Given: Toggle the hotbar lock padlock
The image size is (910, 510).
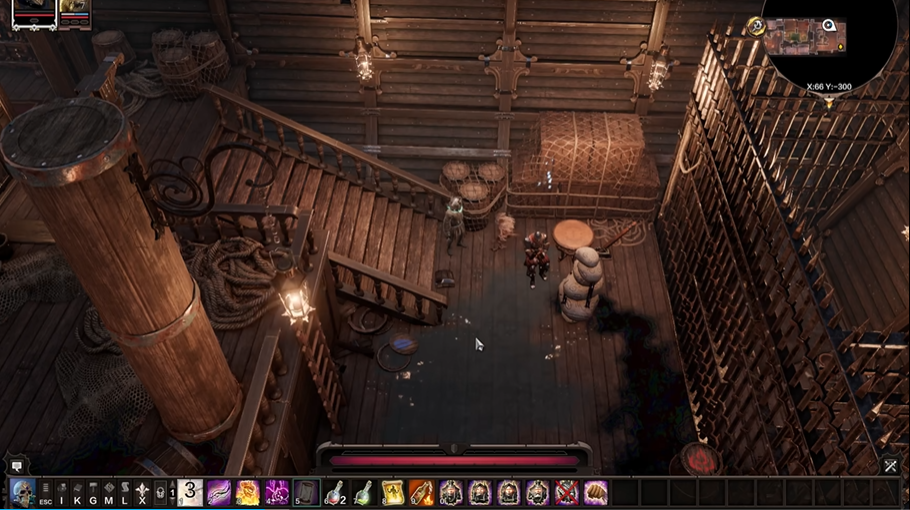Looking at the screenshot, I should tap(160, 493).
